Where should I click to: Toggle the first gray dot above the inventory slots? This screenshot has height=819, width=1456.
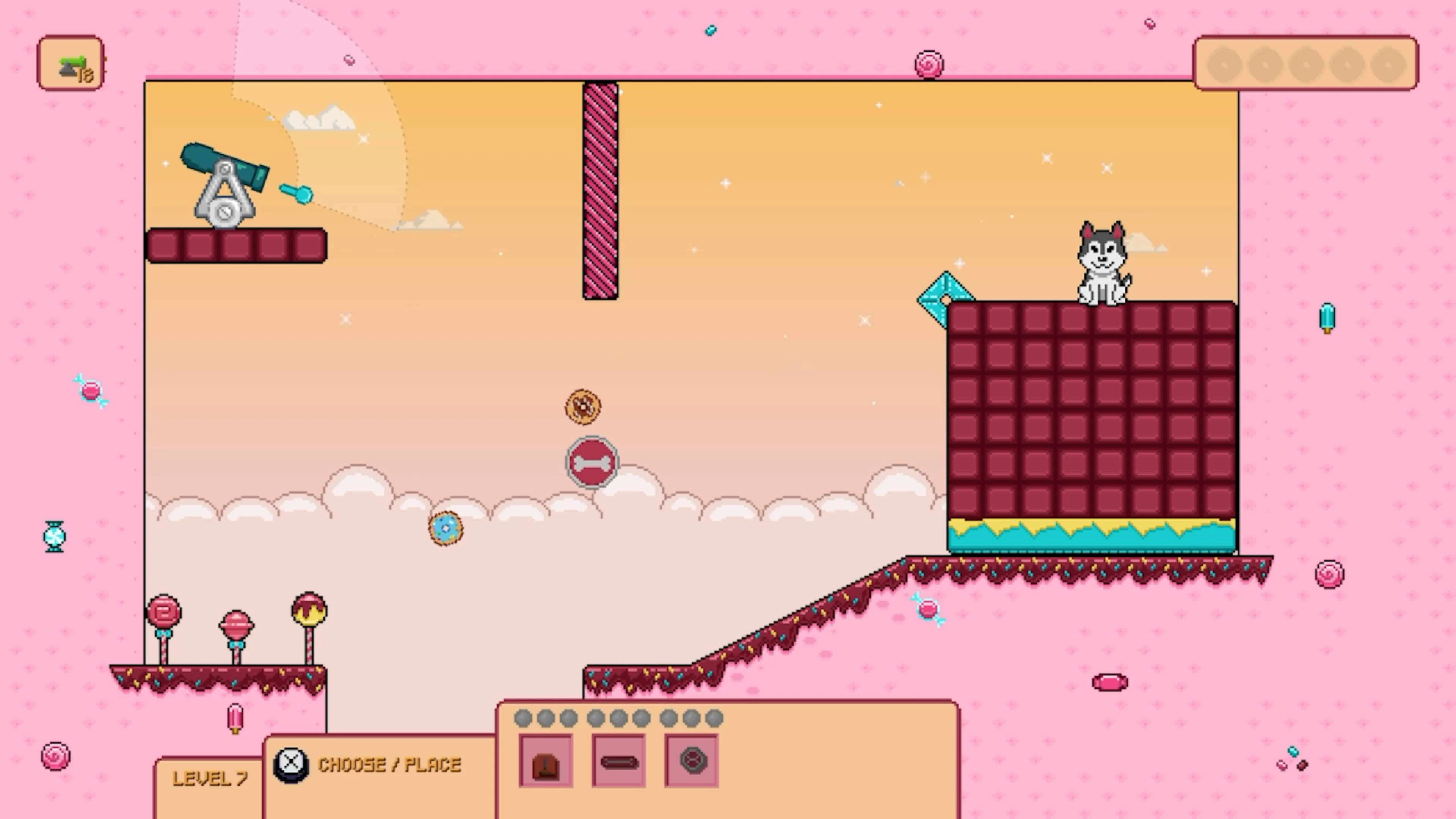[x=523, y=718]
